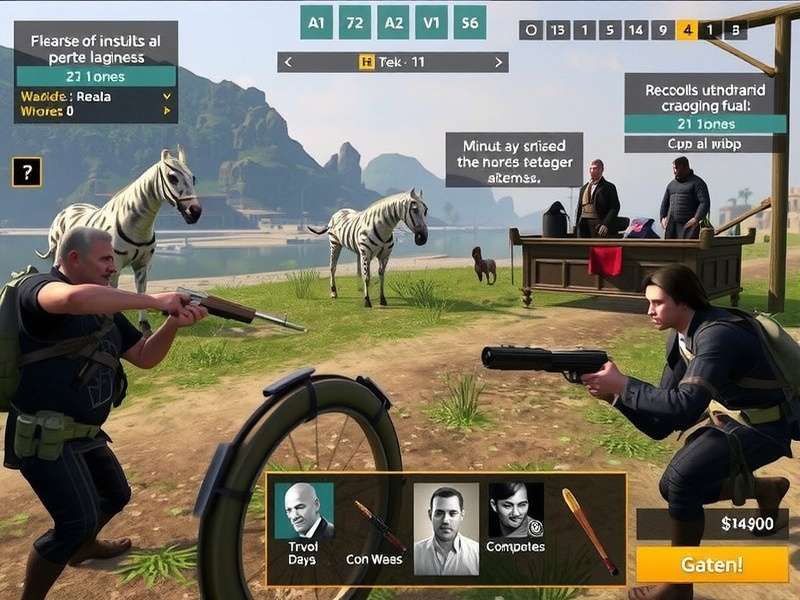This screenshot has width=800, height=600.
Task: Select the highlighted yellow 4 slot
Action: point(686,30)
